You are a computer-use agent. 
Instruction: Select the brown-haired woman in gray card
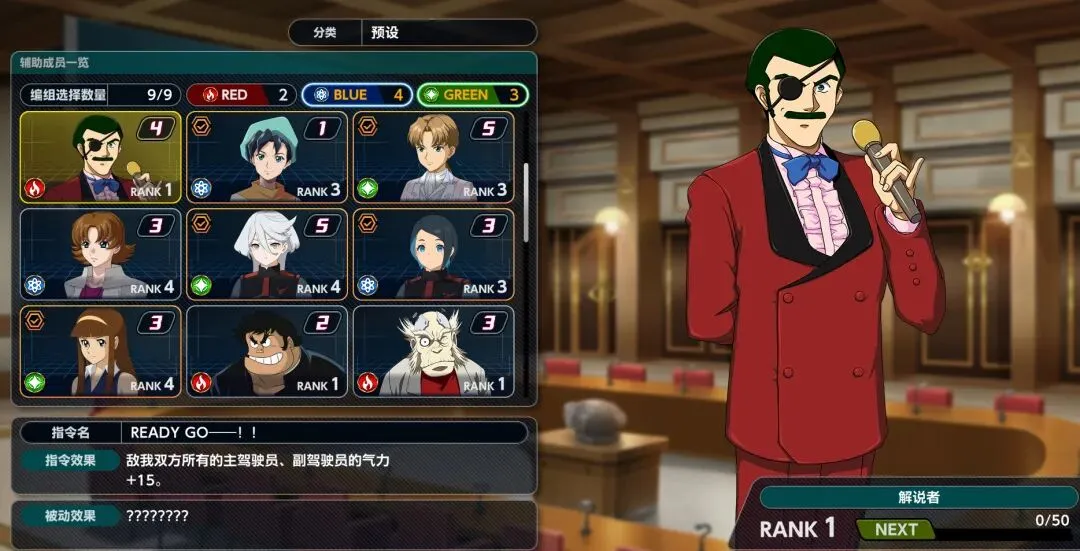(100, 254)
